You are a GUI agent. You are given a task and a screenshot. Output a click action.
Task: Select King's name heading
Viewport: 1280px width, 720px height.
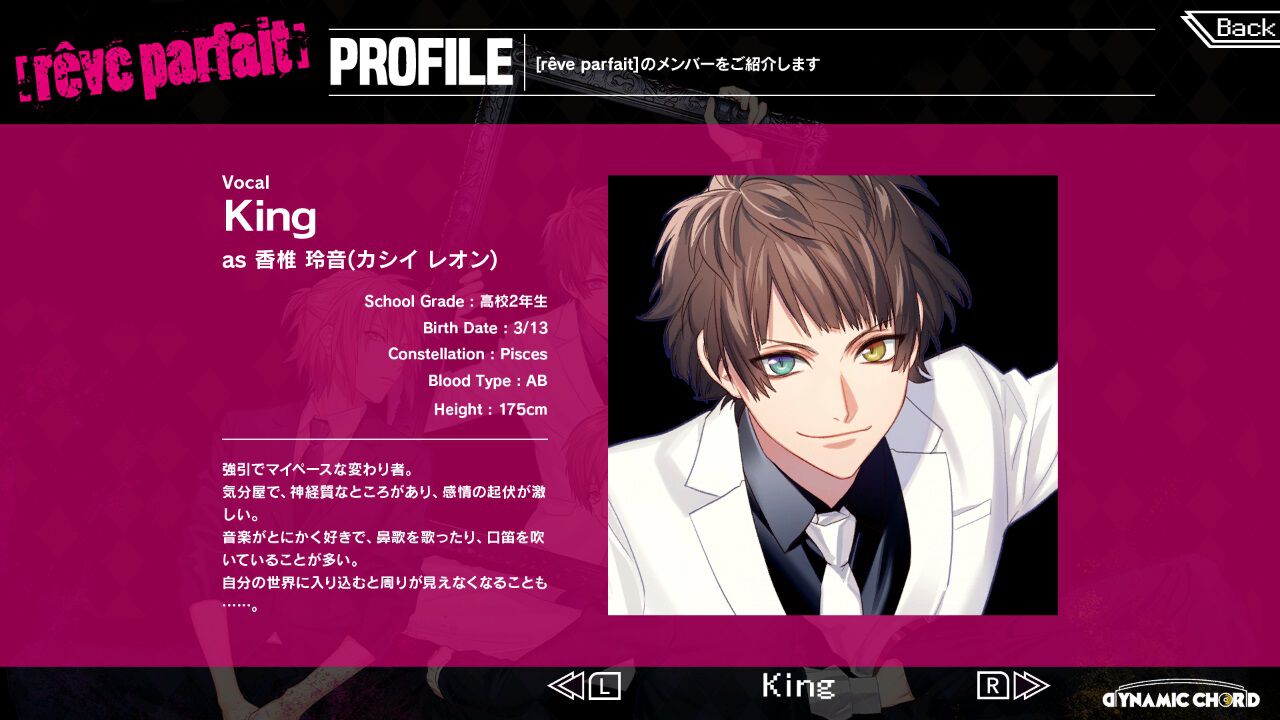(269, 215)
